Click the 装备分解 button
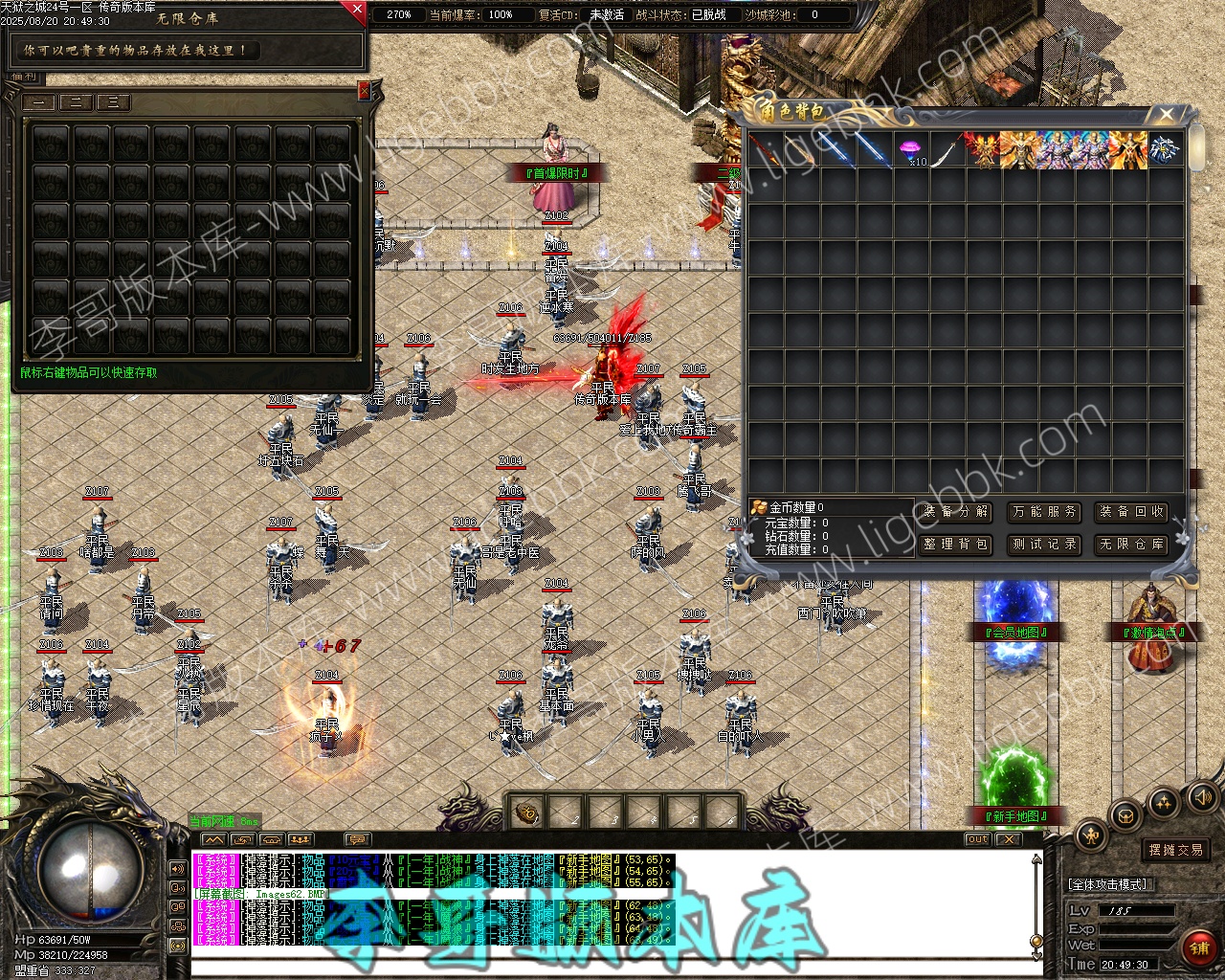The width and height of the screenshot is (1225, 980). [x=957, y=512]
